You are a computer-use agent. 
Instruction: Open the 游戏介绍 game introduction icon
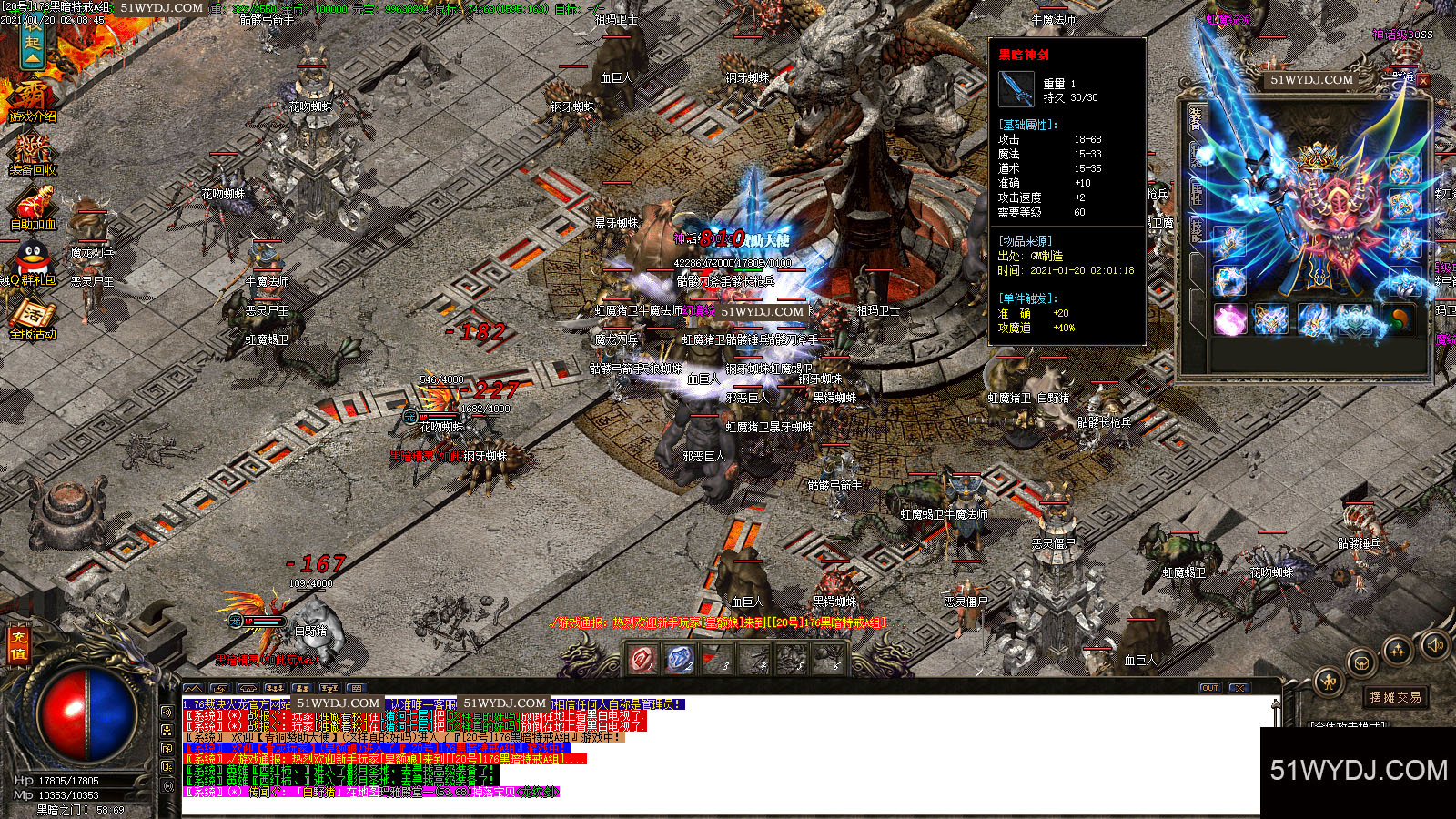click(33, 100)
